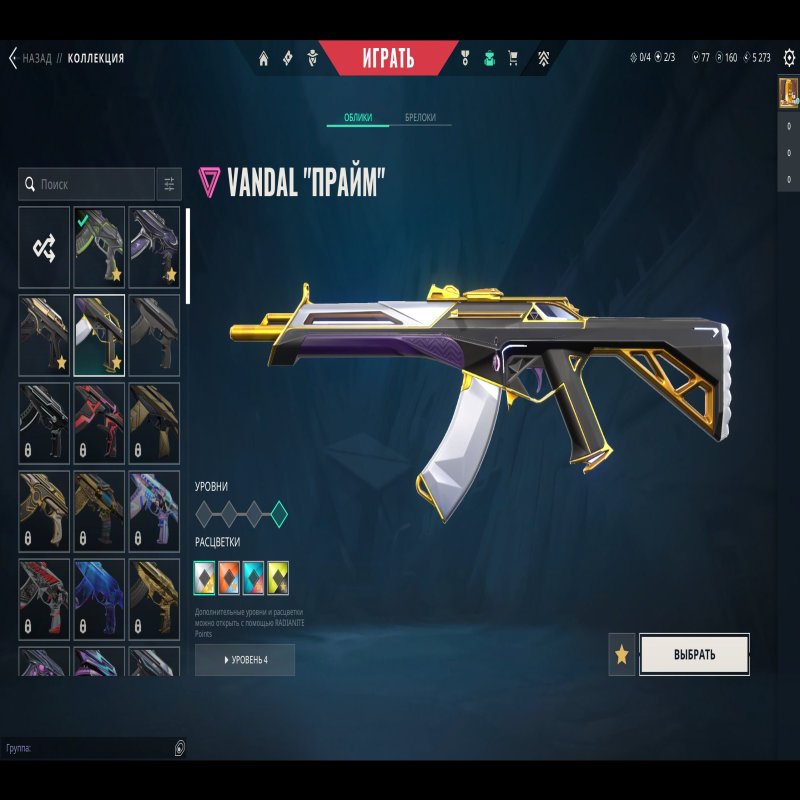This screenshot has width=800, height=800.
Task: Select the blue dragon Vandal skin
Action: (99, 597)
